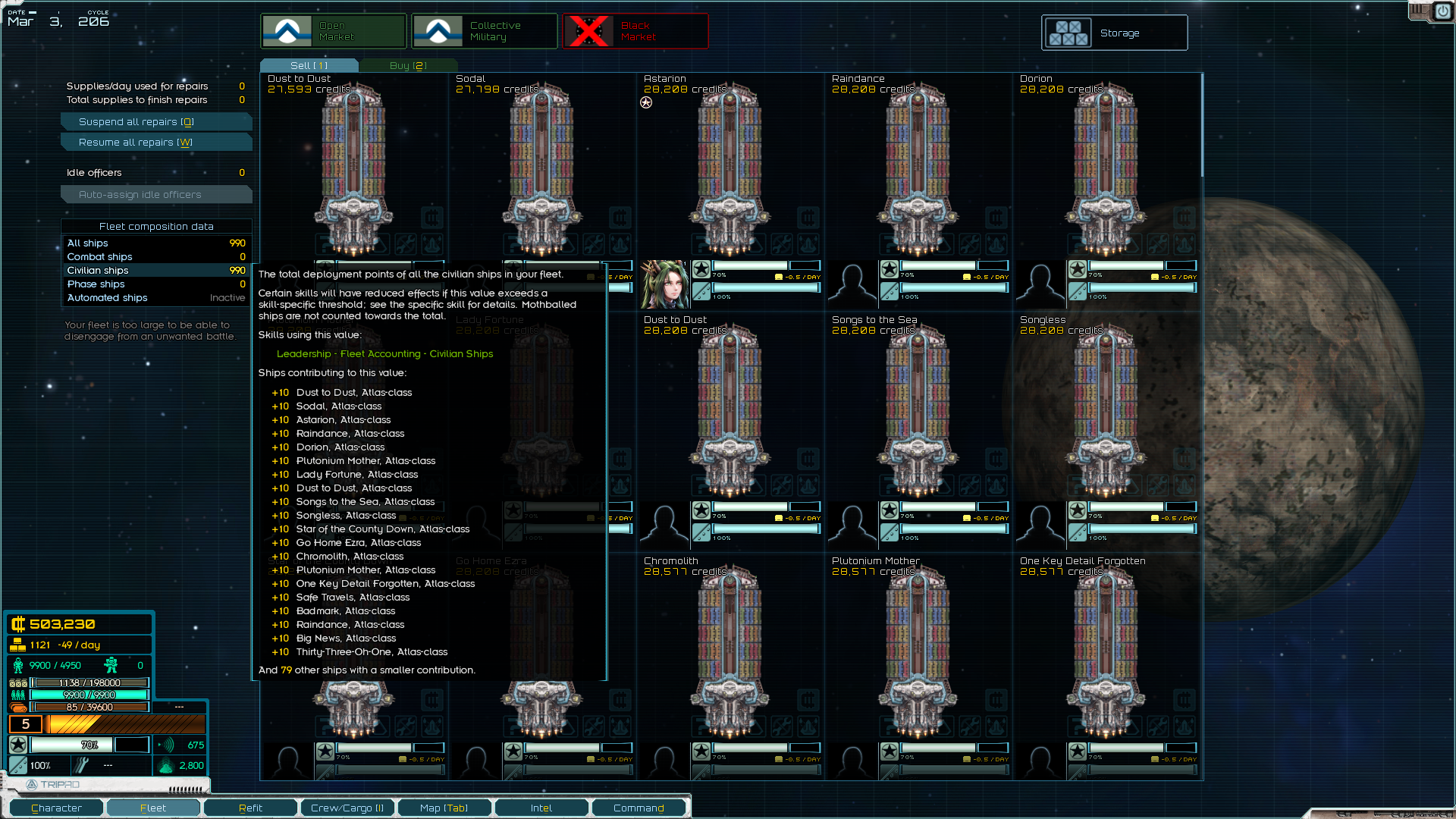Image resolution: width=1456 pixels, height=819 pixels.
Task: Open the Intel screen
Action: pos(541,808)
